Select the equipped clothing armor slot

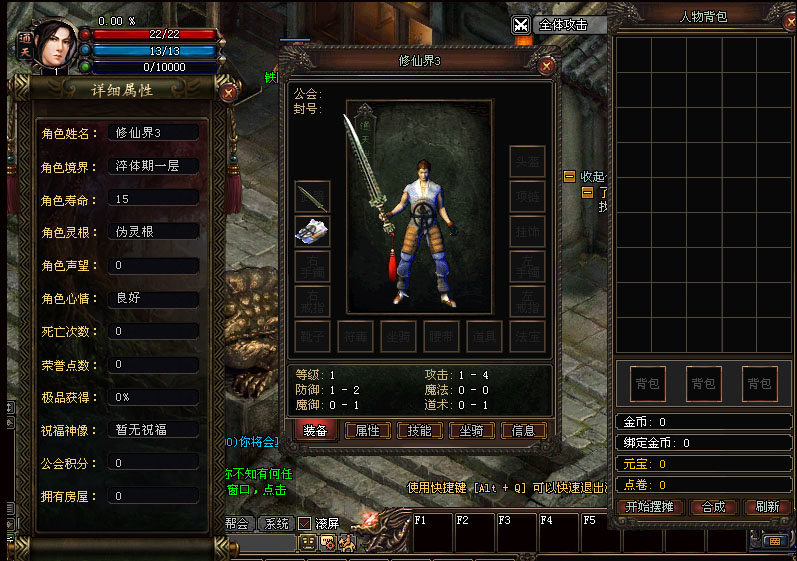pyautogui.click(x=312, y=231)
